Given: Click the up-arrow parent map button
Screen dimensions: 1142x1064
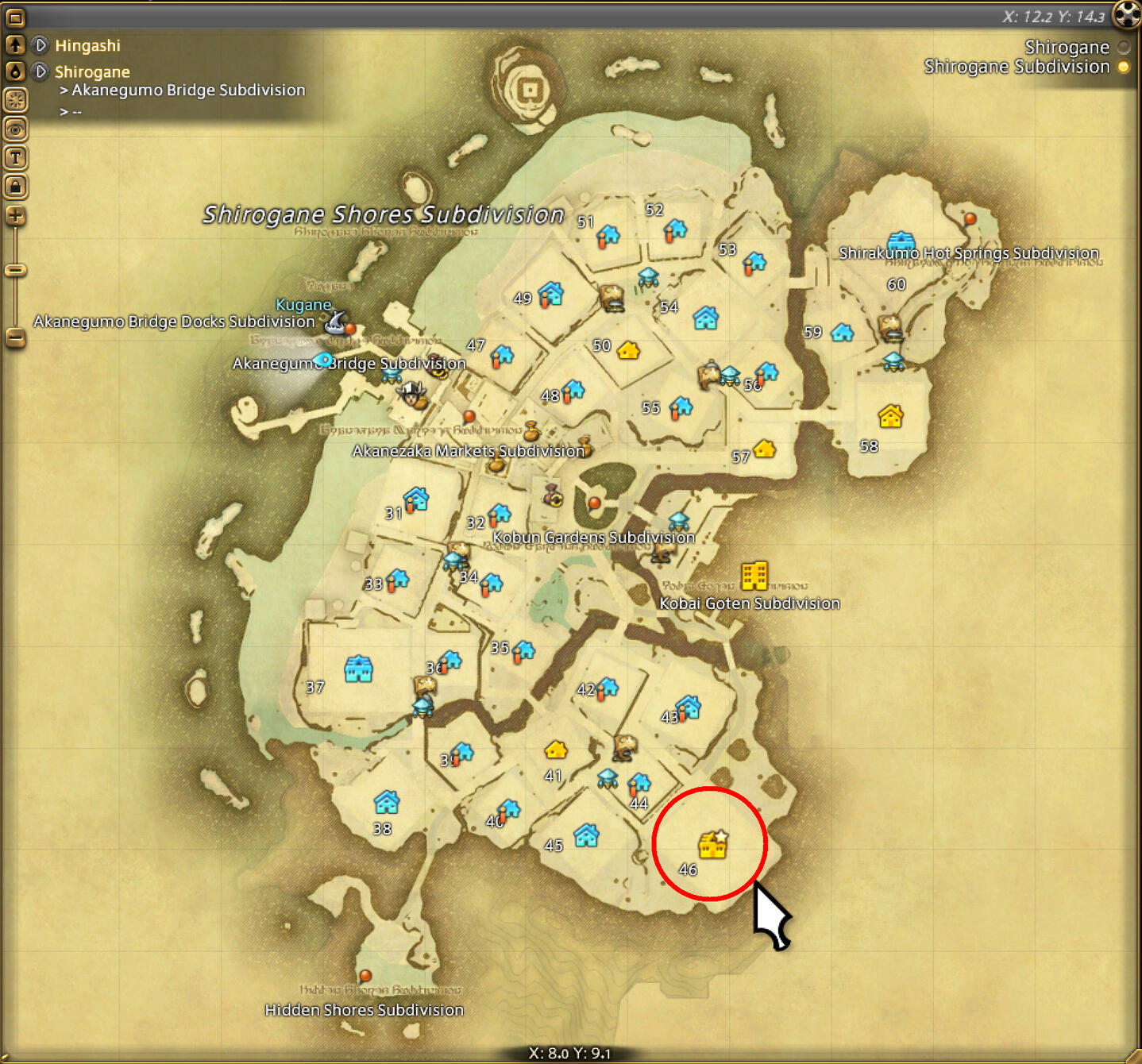Looking at the screenshot, I should pos(15,45).
